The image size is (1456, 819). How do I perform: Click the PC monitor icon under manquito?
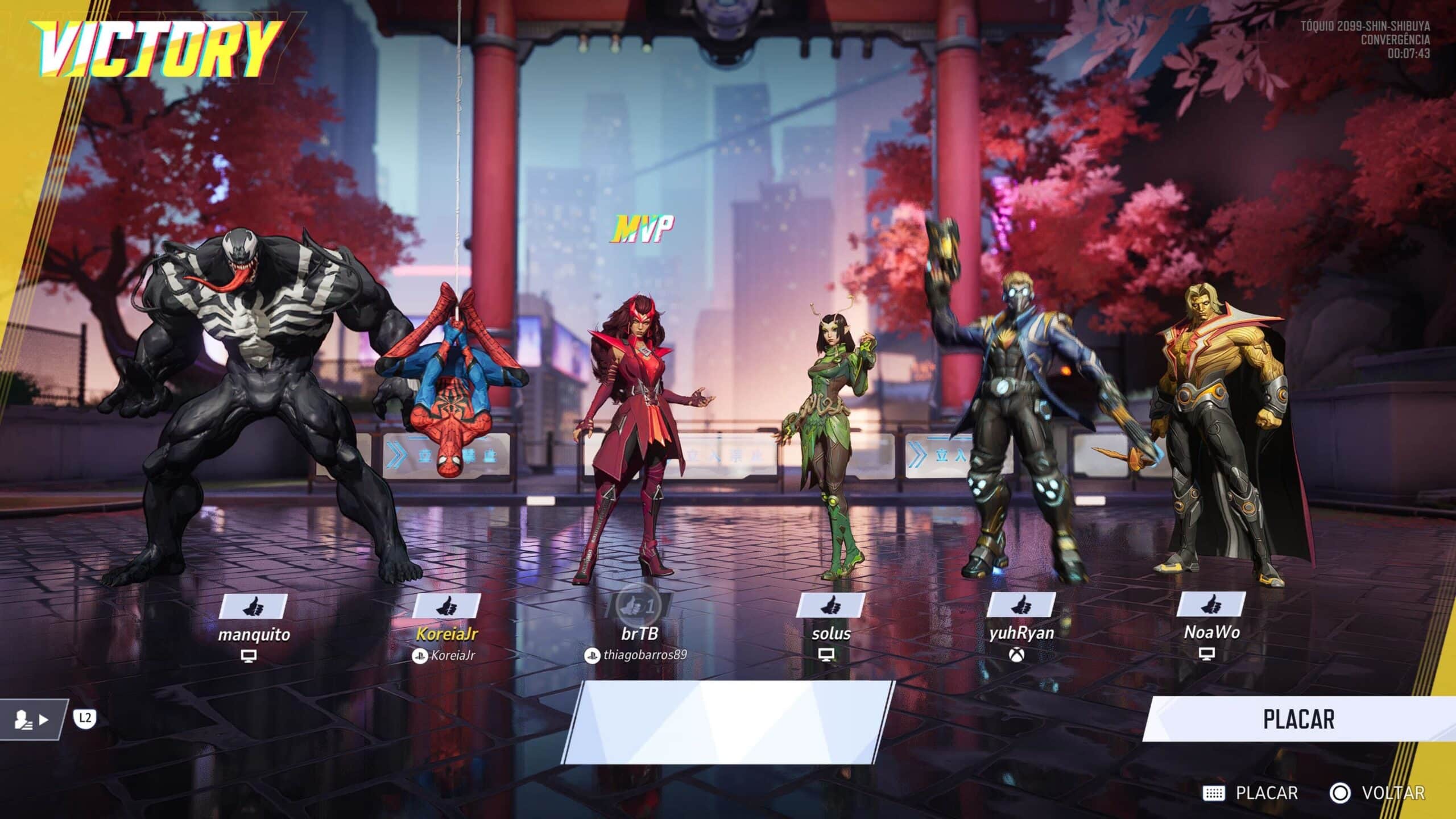pos(249,656)
